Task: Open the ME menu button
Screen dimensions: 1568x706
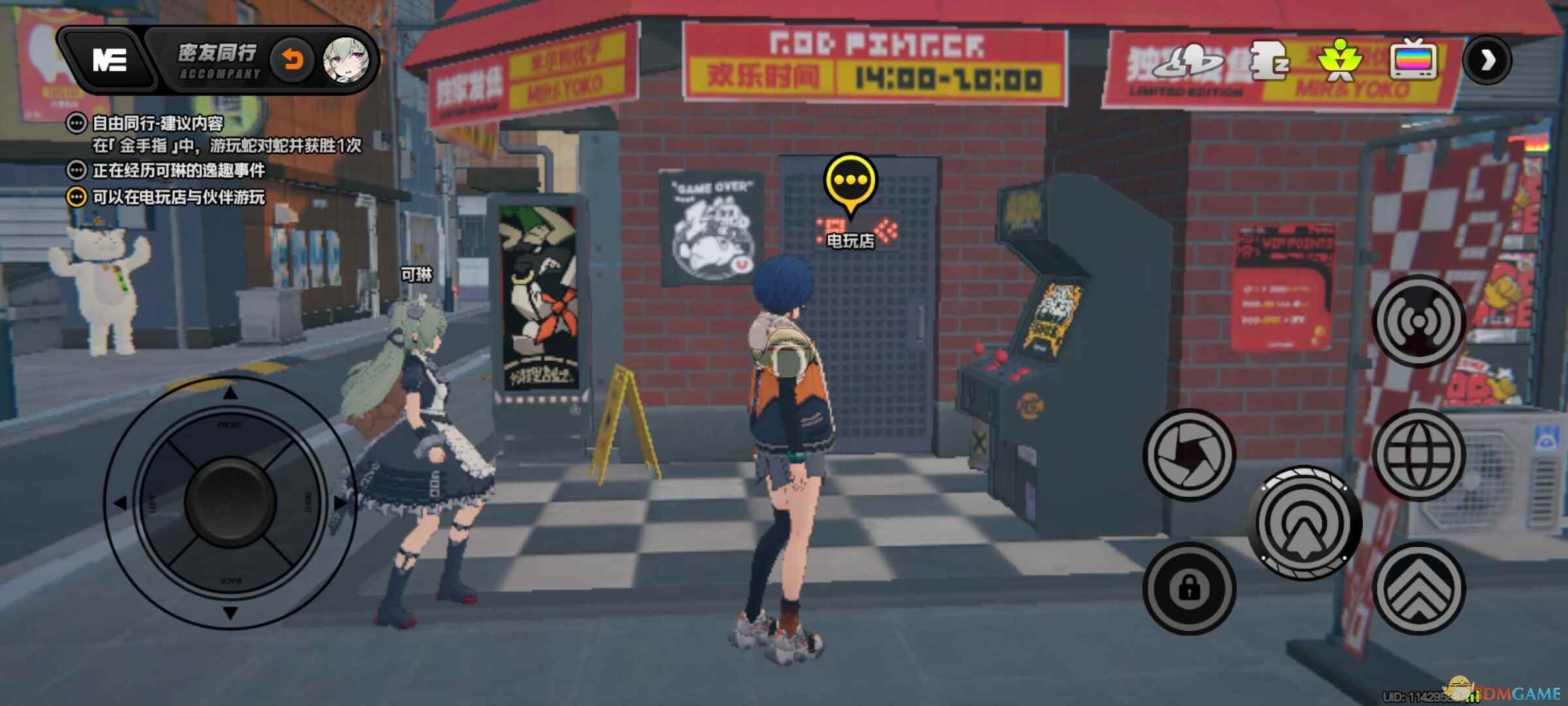Action: click(x=110, y=61)
